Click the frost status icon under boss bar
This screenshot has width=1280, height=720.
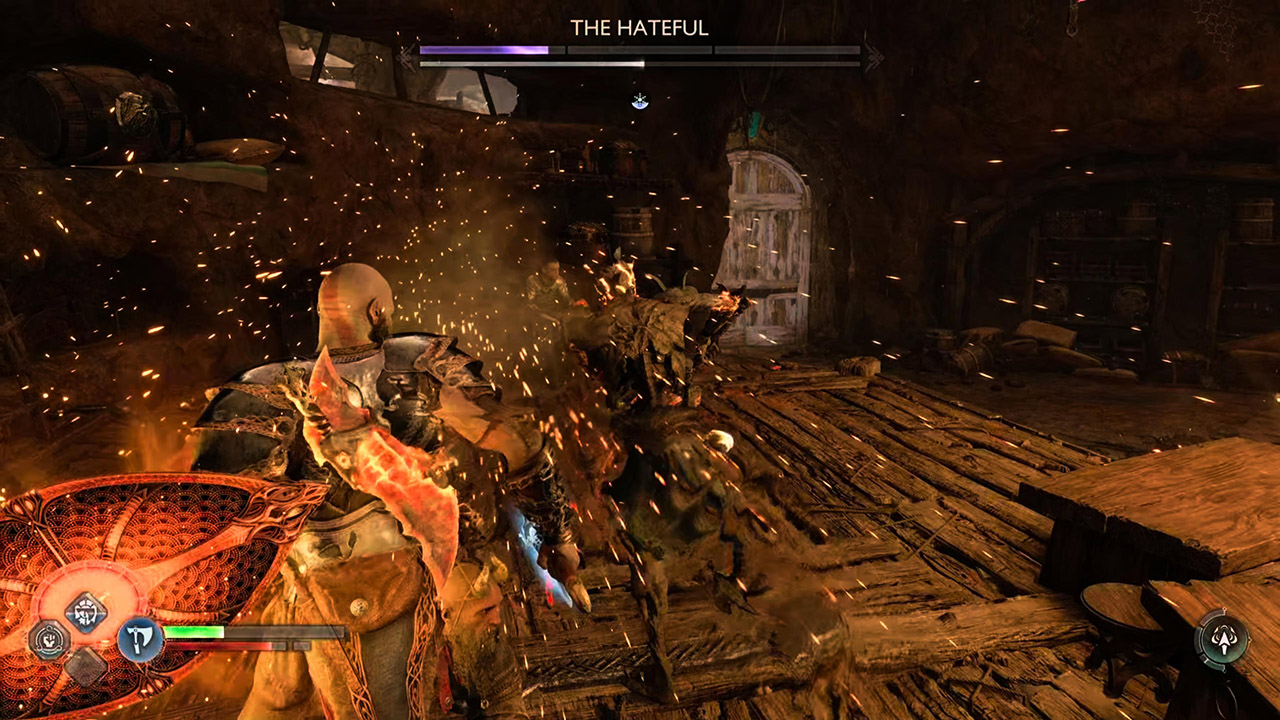[x=640, y=101]
